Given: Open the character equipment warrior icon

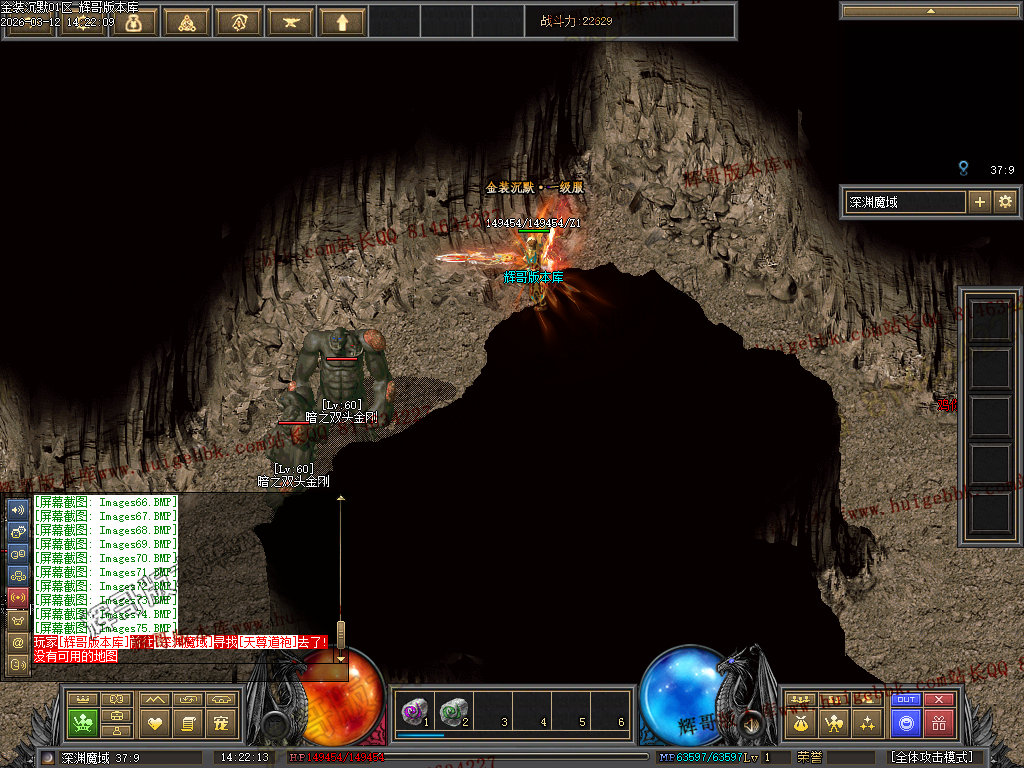Looking at the screenshot, I should (x=834, y=722).
